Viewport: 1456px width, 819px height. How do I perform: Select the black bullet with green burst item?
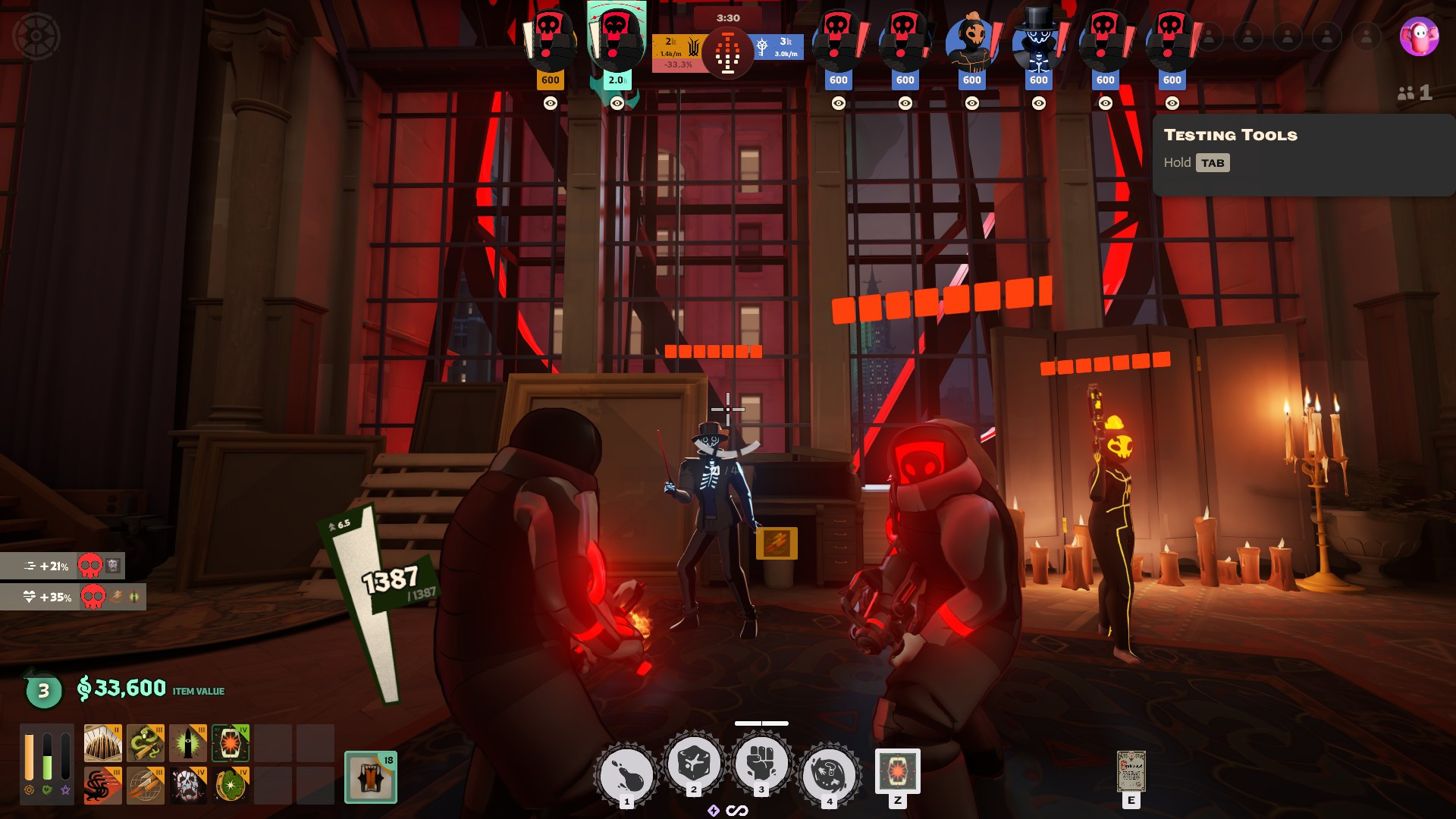pyautogui.click(x=187, y=743)
